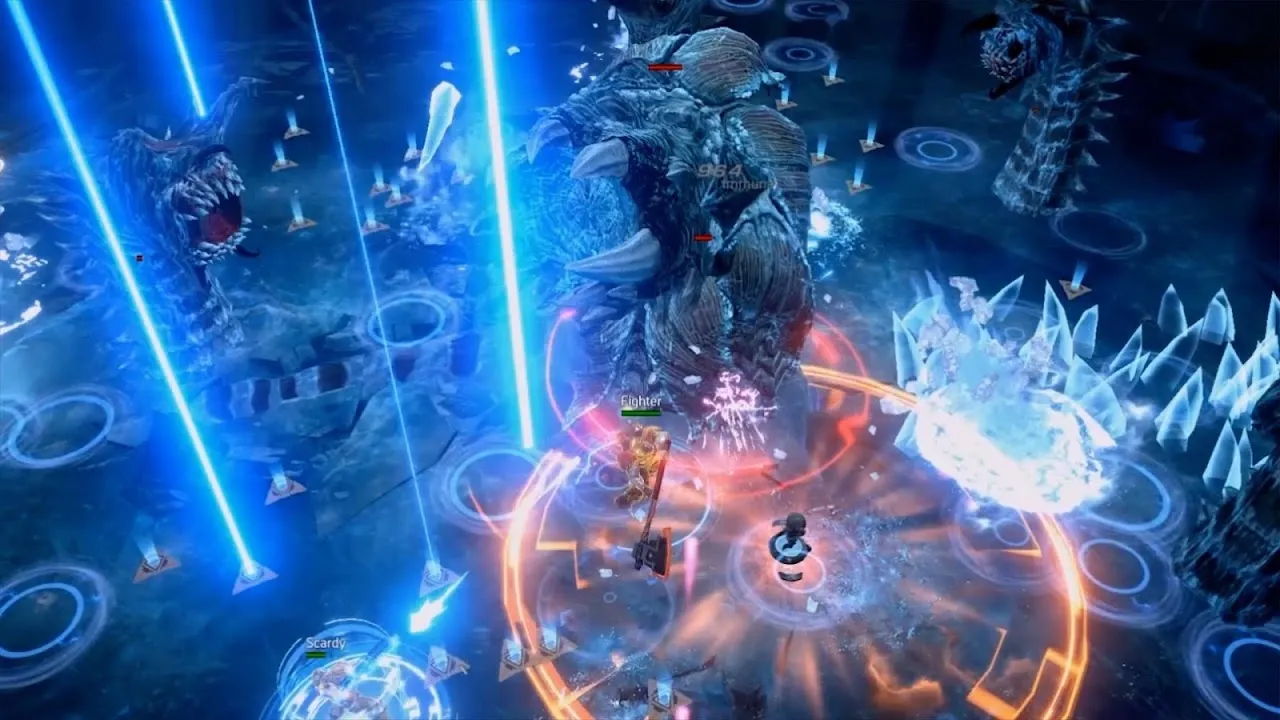Viewport: 1280px width, 720px height.
Task: Click Scardy's character in the bottom-left shield bubble
Action: [335, 690]
